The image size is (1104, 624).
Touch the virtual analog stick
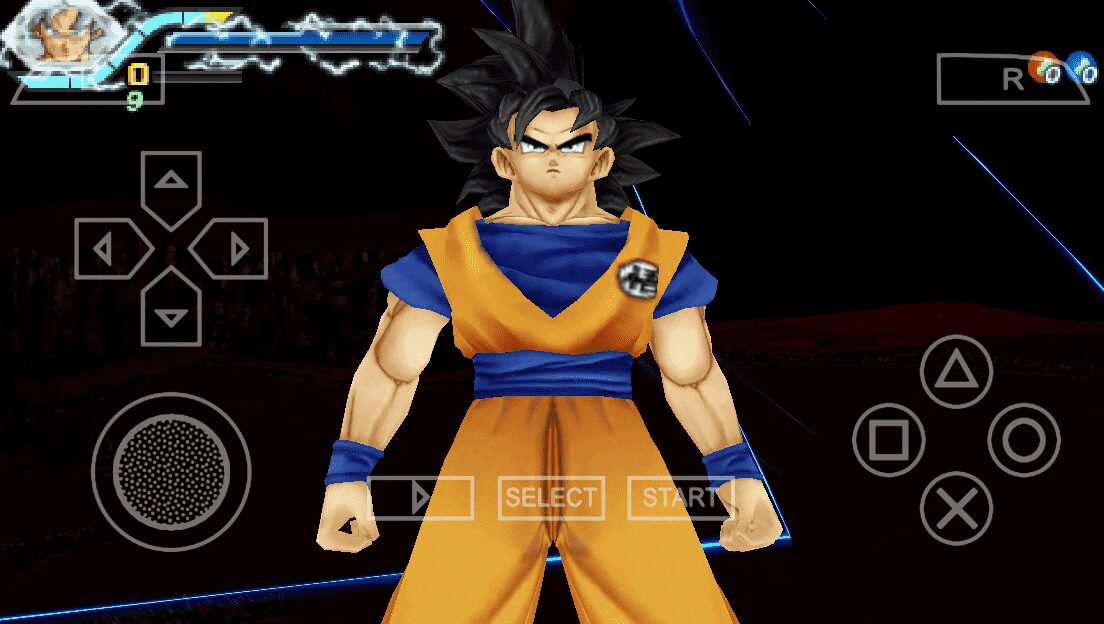(x=170, y=470)
